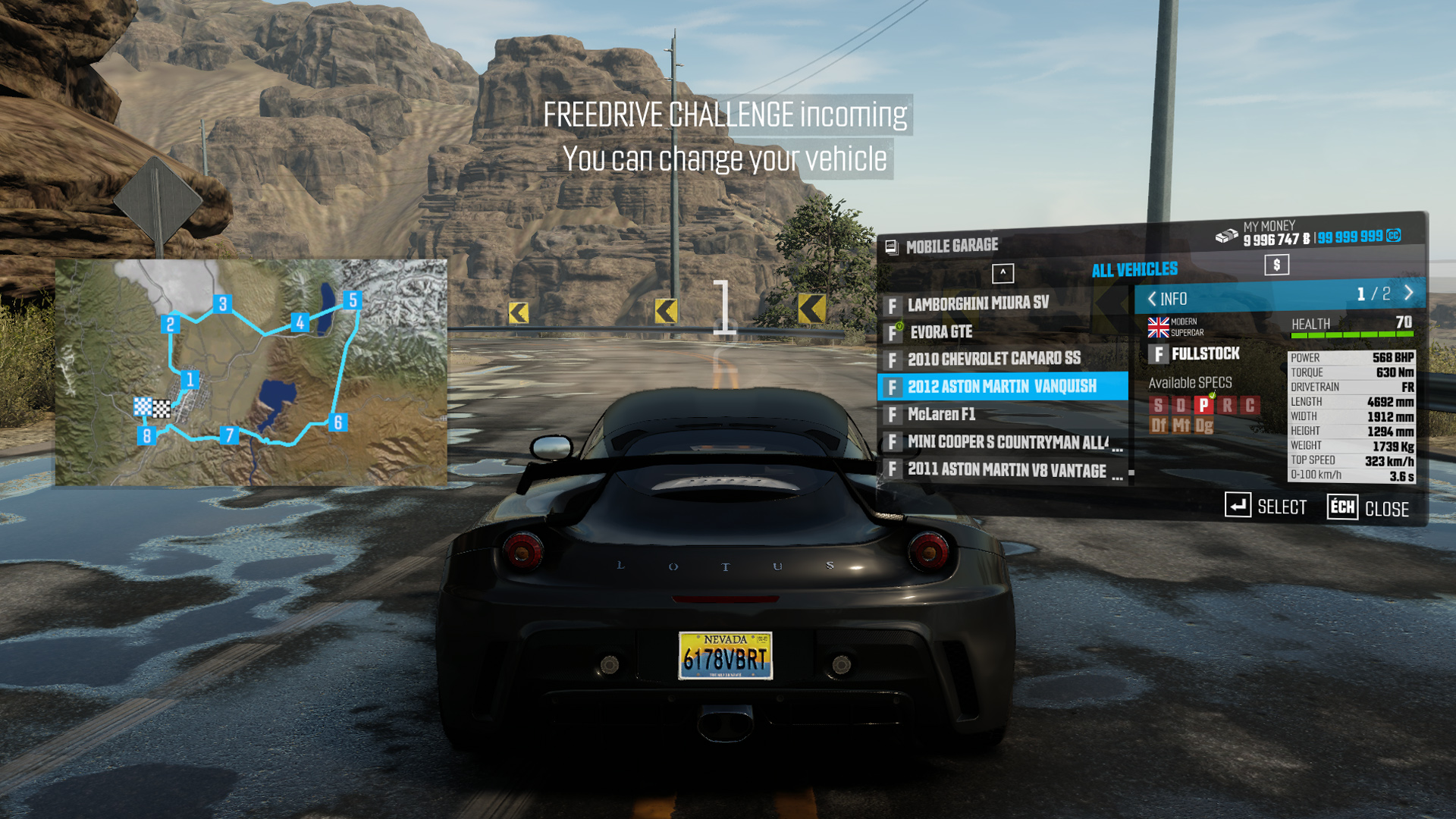Choose the highlighted P spec icon

click(1203, 405)
